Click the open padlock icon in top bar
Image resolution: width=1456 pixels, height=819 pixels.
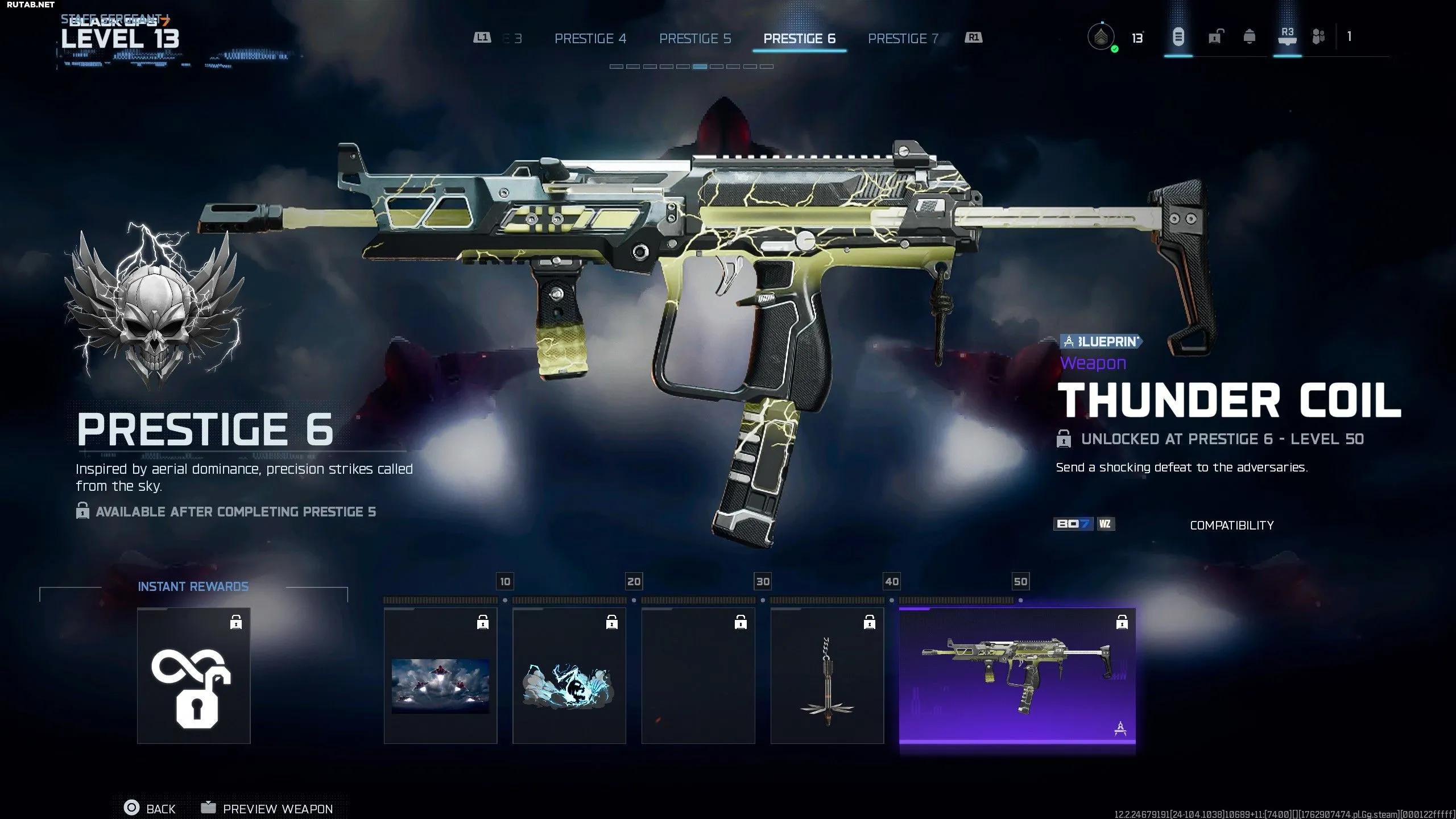point(1214,38)
